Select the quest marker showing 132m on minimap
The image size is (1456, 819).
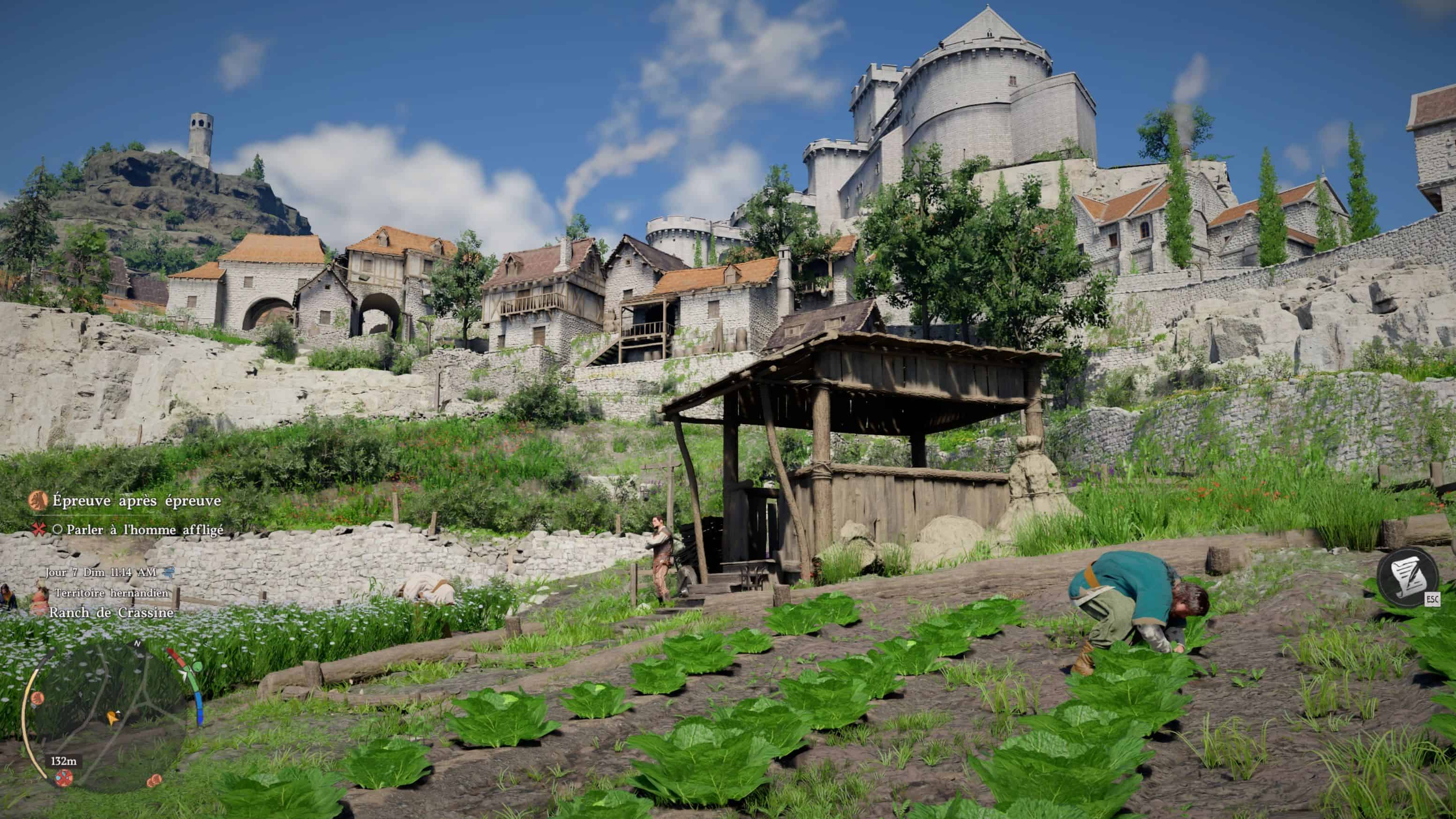coord(64,779)
